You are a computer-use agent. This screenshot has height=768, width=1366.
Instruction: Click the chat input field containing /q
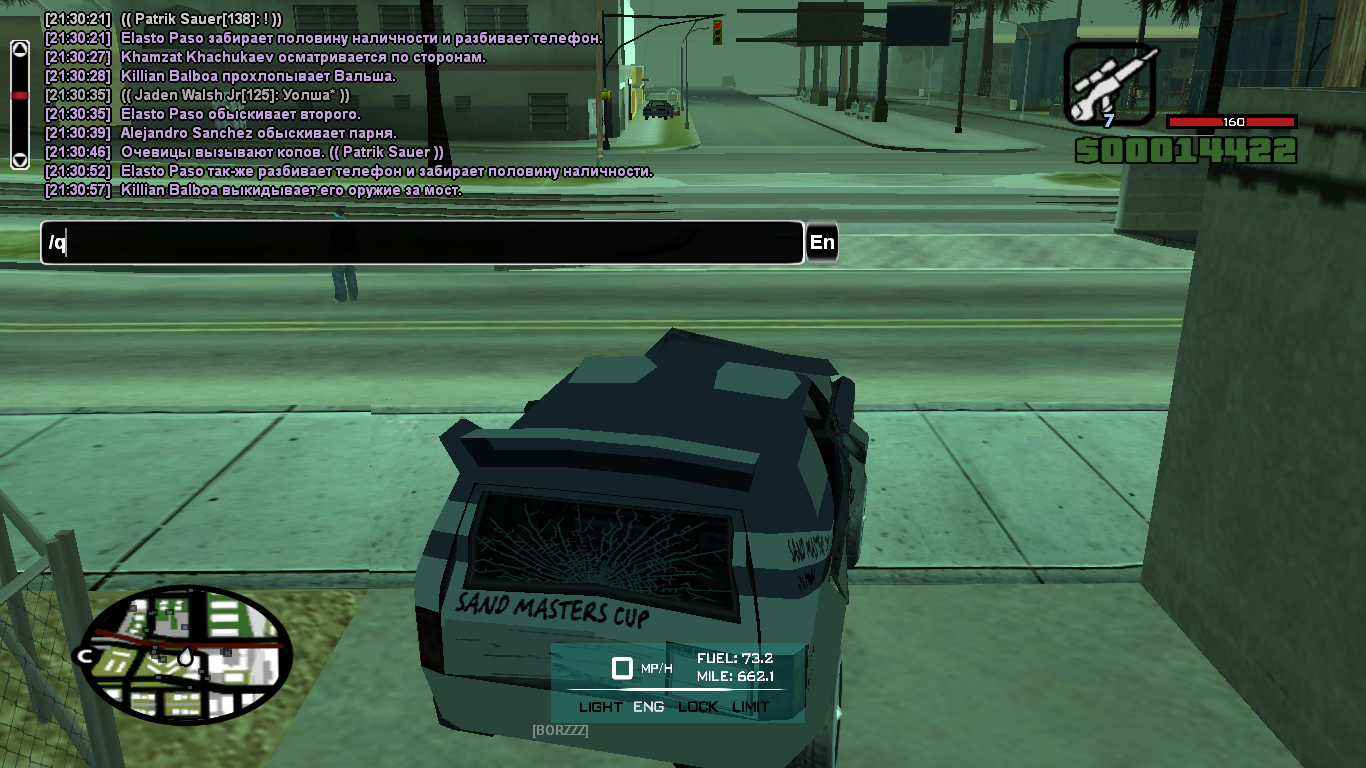point(421,243)
